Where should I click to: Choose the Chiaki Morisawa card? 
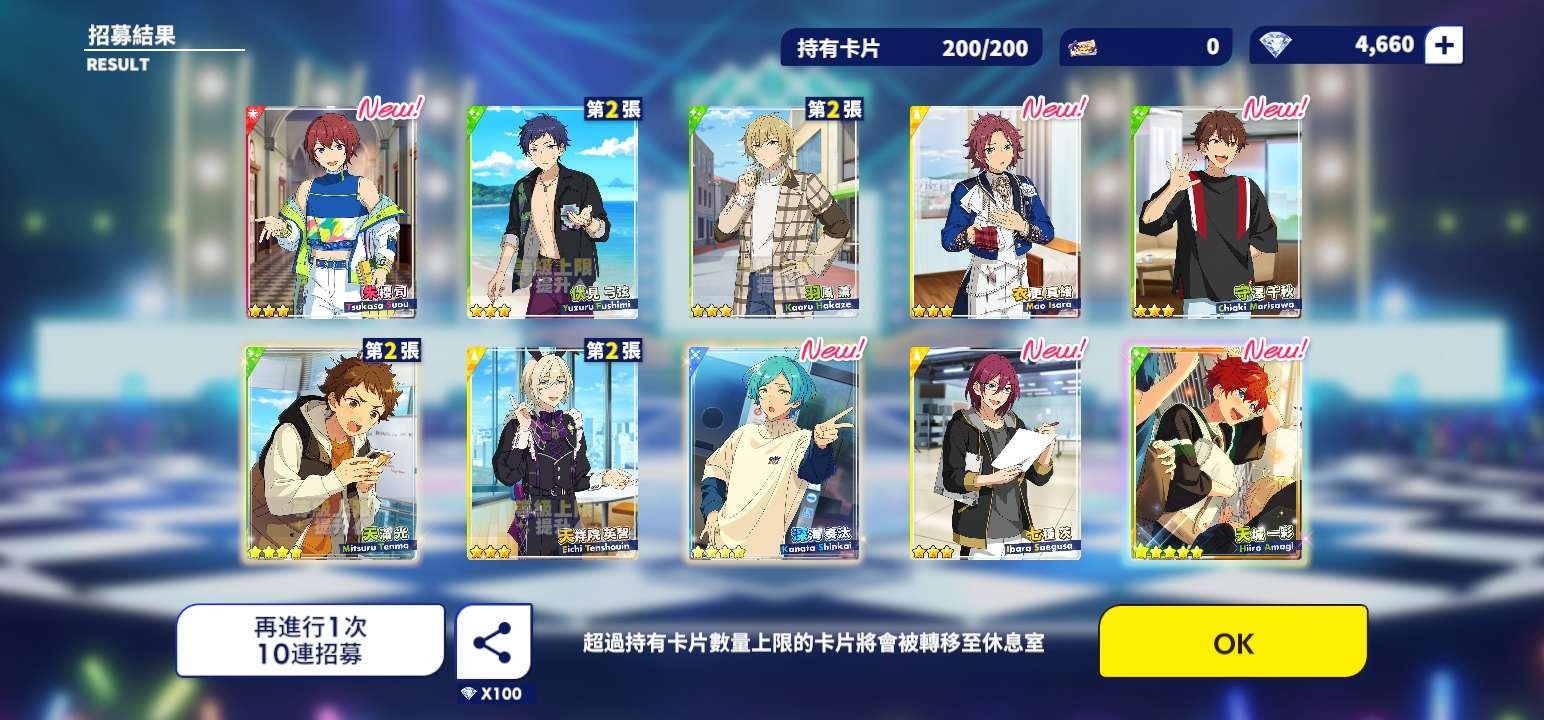click(x=1217, y=212)
